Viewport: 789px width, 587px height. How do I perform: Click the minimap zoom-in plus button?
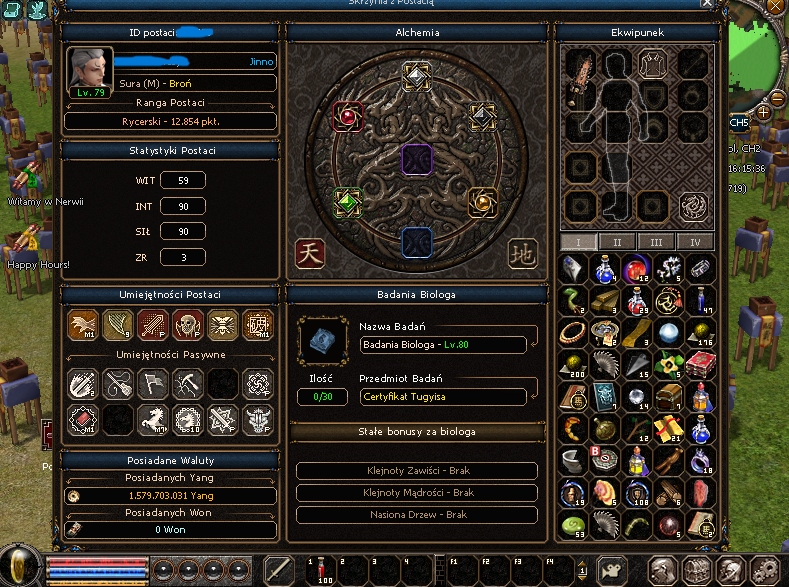(x=764, y=112)
